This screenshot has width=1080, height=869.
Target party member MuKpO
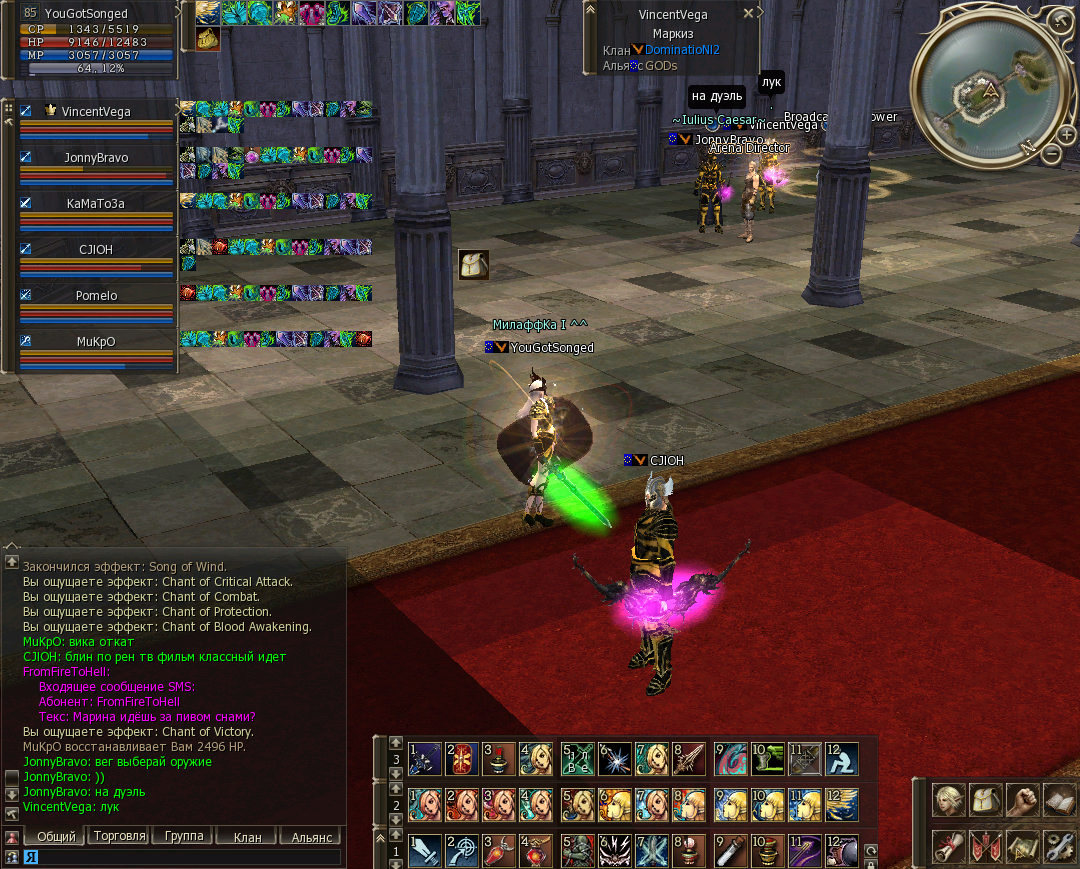[x=96, y=341]
